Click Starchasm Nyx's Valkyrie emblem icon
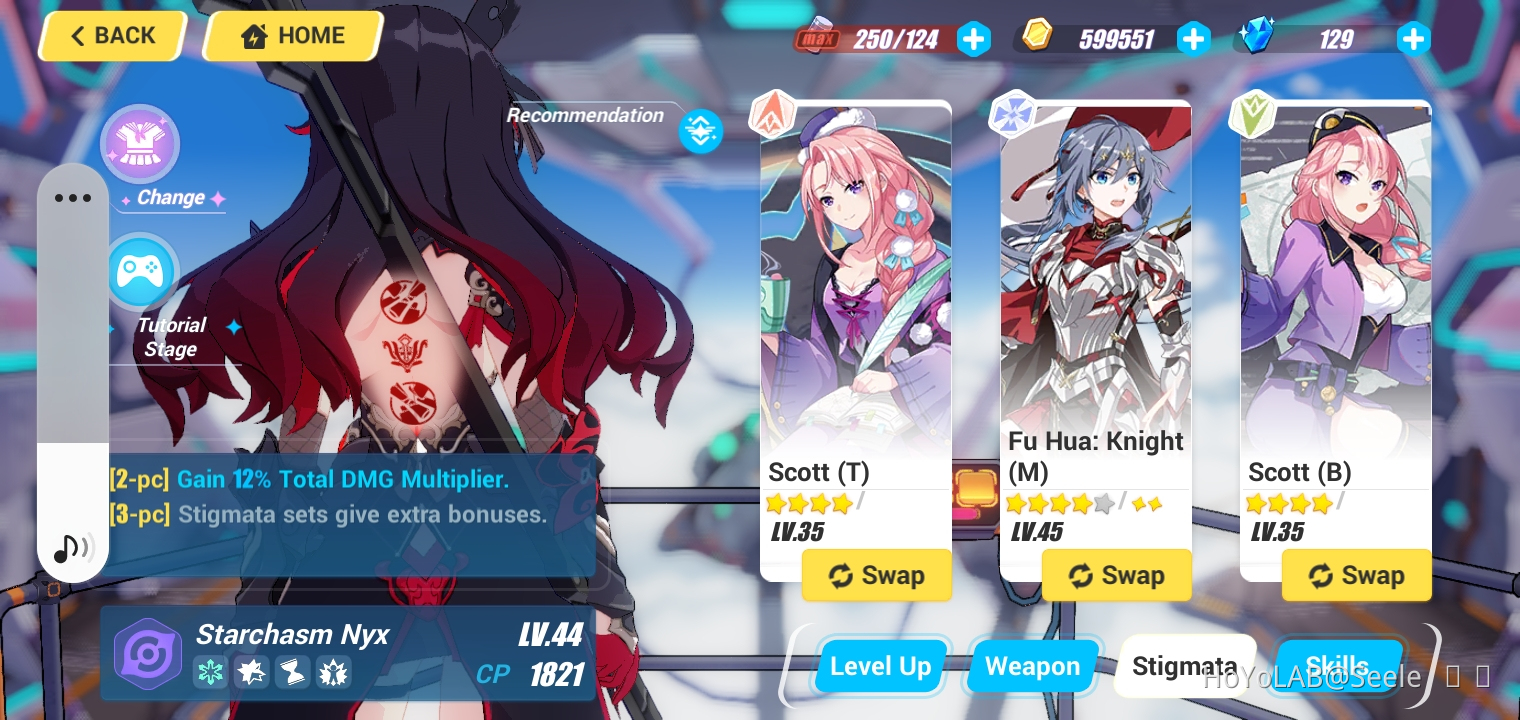The height and width of the screenshot is (720, 1520). [148, 652]
